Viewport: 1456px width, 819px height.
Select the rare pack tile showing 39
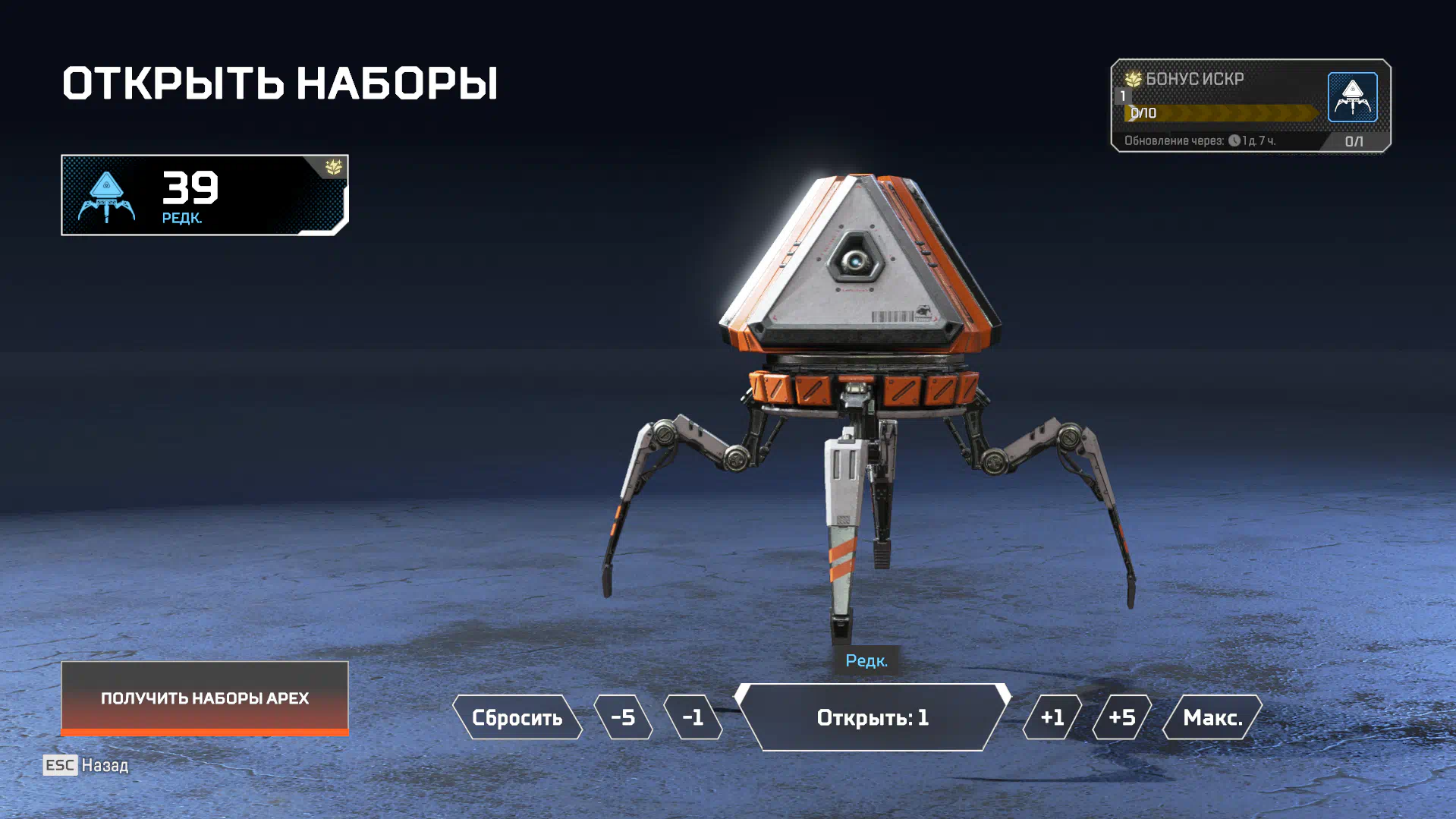coord(205,195)
